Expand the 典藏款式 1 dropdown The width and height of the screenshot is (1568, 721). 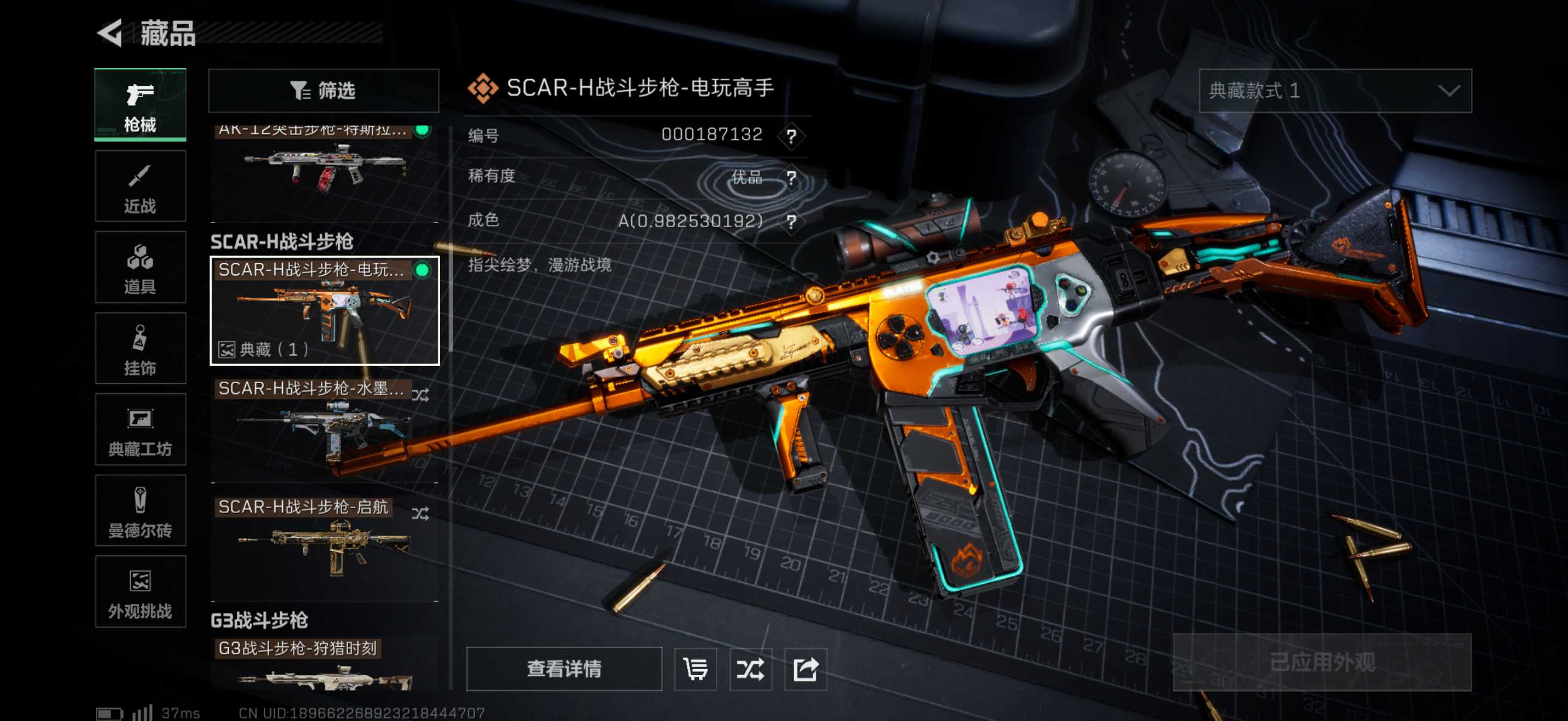click(x=1334, y=91)
